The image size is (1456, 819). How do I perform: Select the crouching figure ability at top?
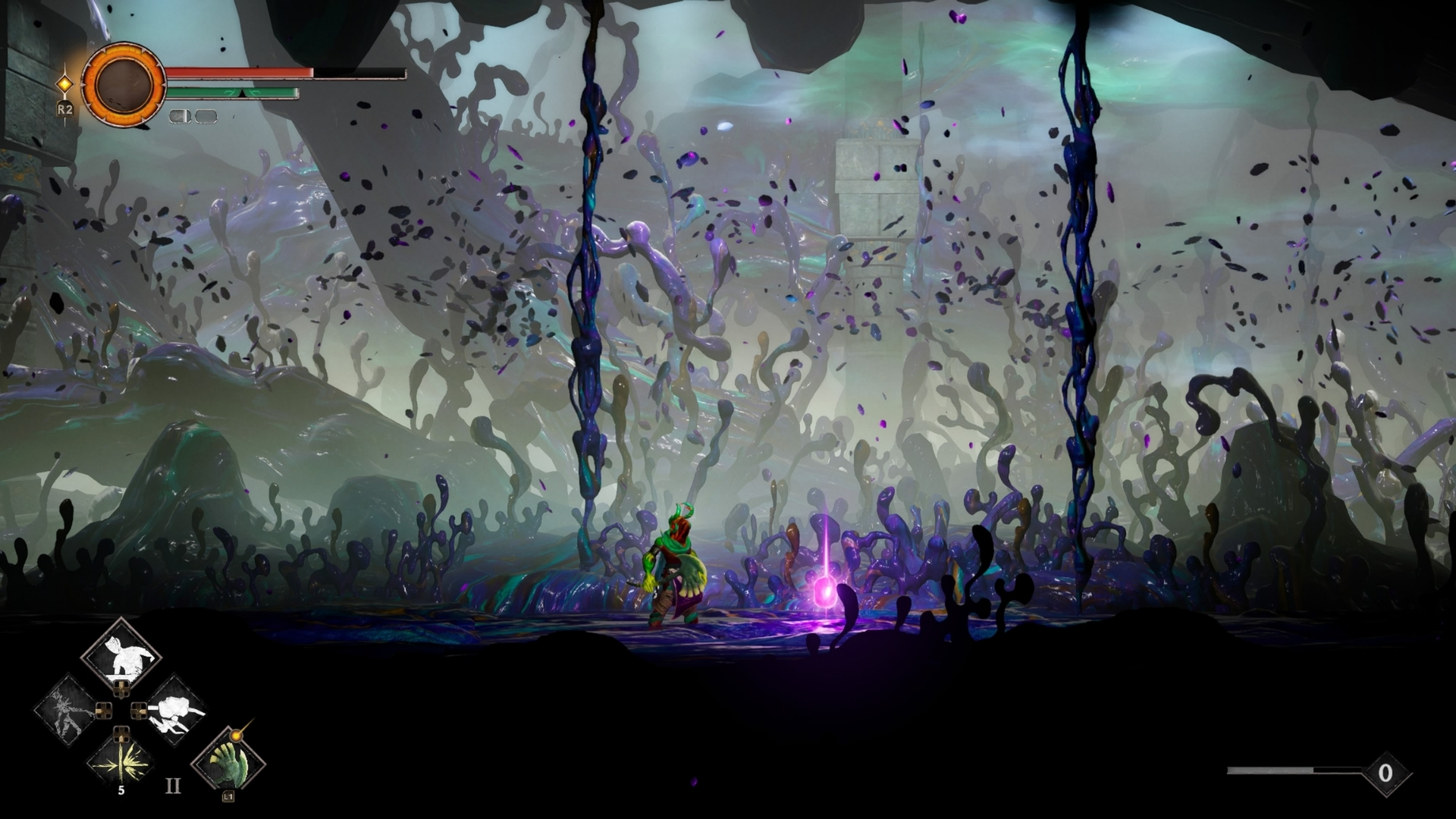pyautogui.click(x=121, y=656)
